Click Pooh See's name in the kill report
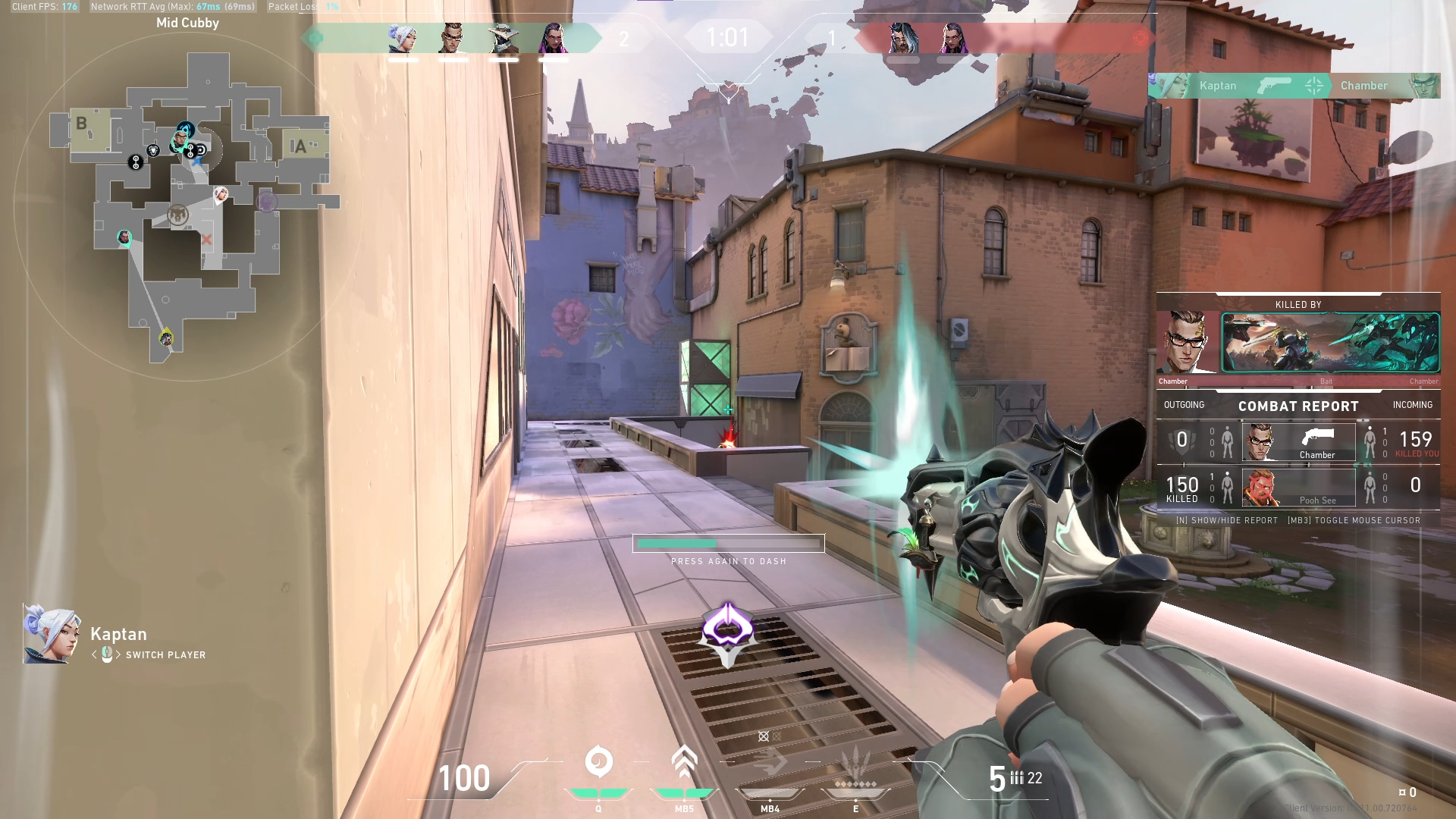Screen dimensions: 1456x819 (x=1319, y=499)
